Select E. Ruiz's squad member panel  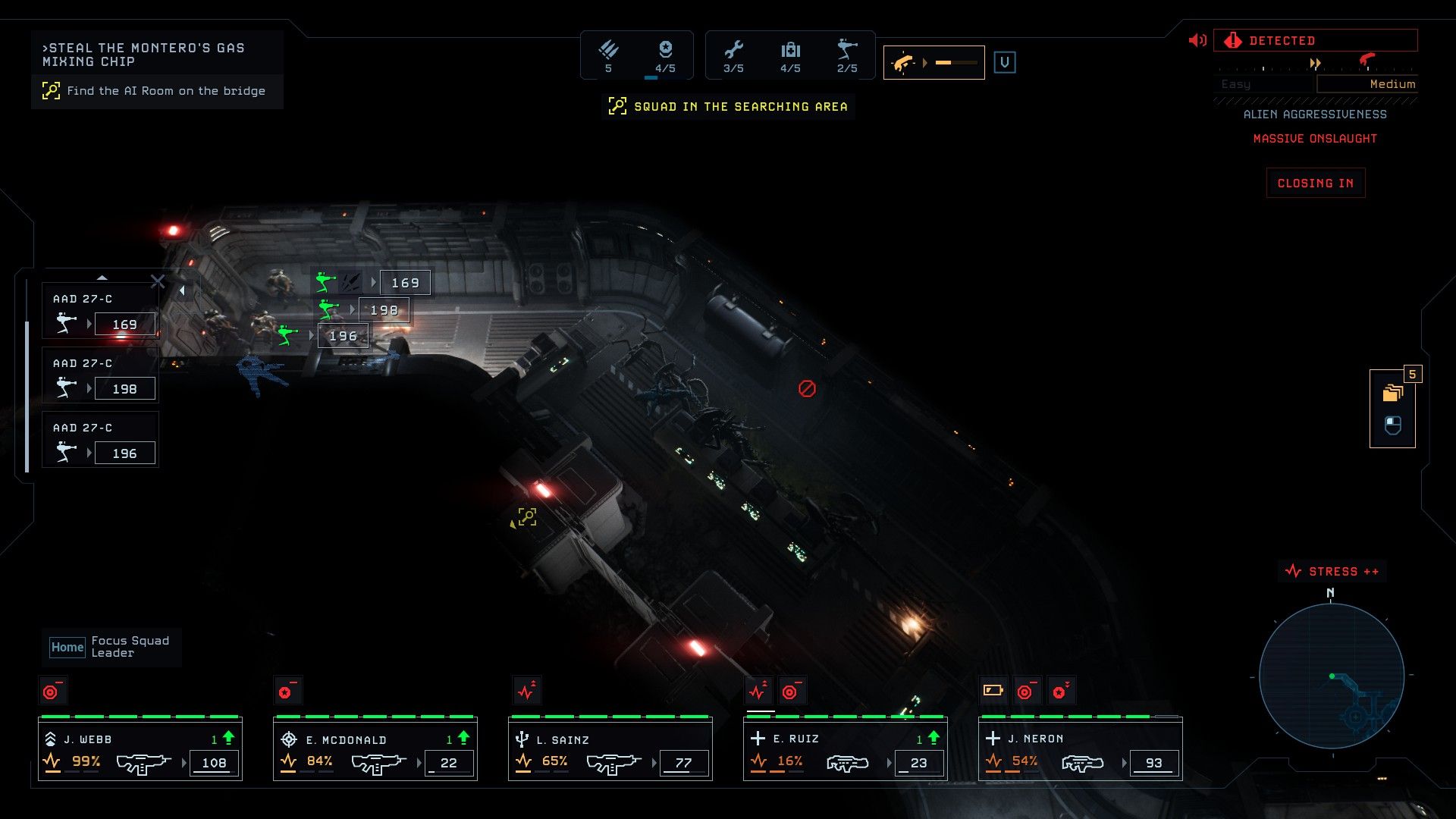846,751
